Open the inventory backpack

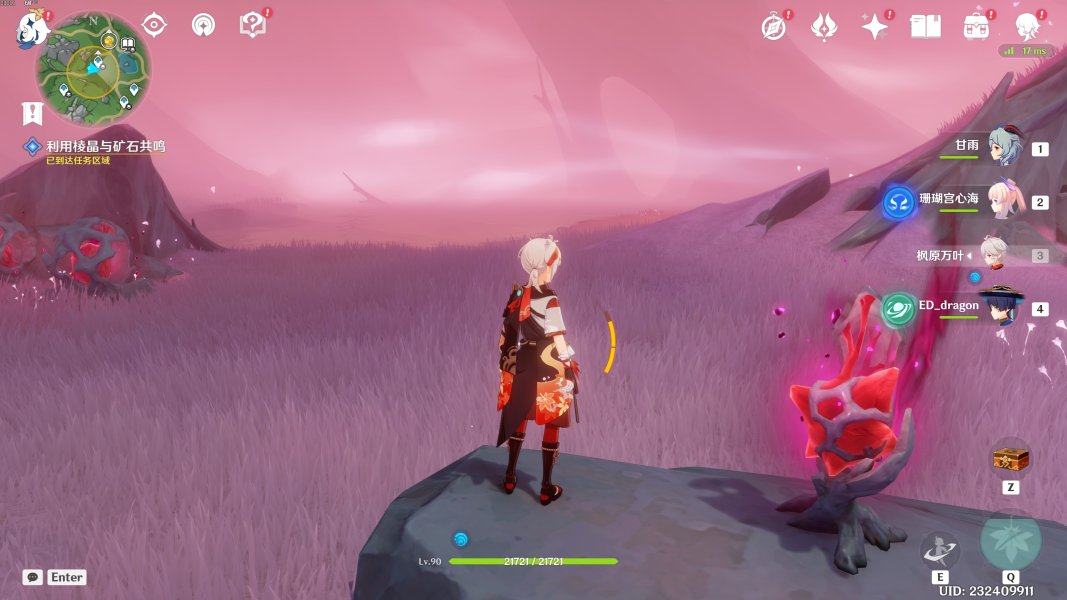976,27
